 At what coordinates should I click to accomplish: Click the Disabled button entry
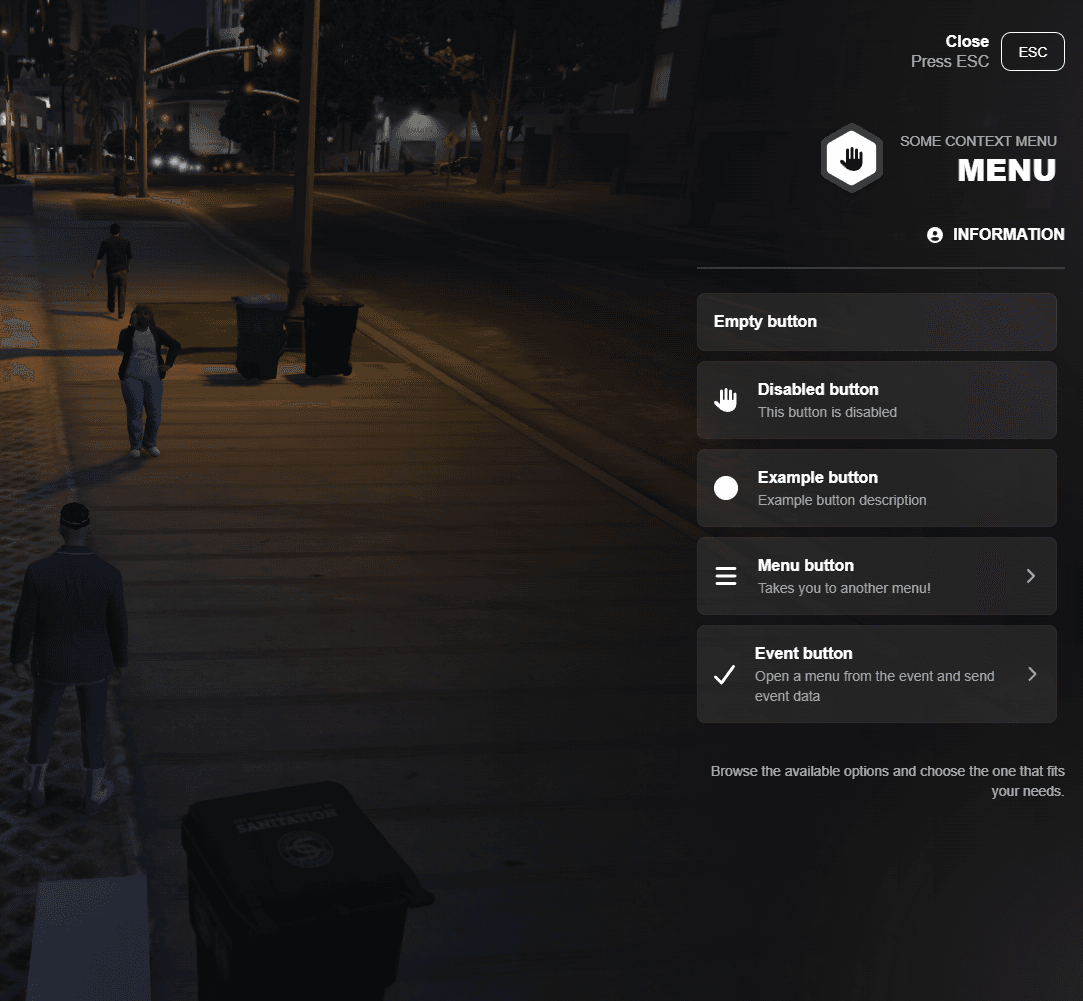(876, 400)
